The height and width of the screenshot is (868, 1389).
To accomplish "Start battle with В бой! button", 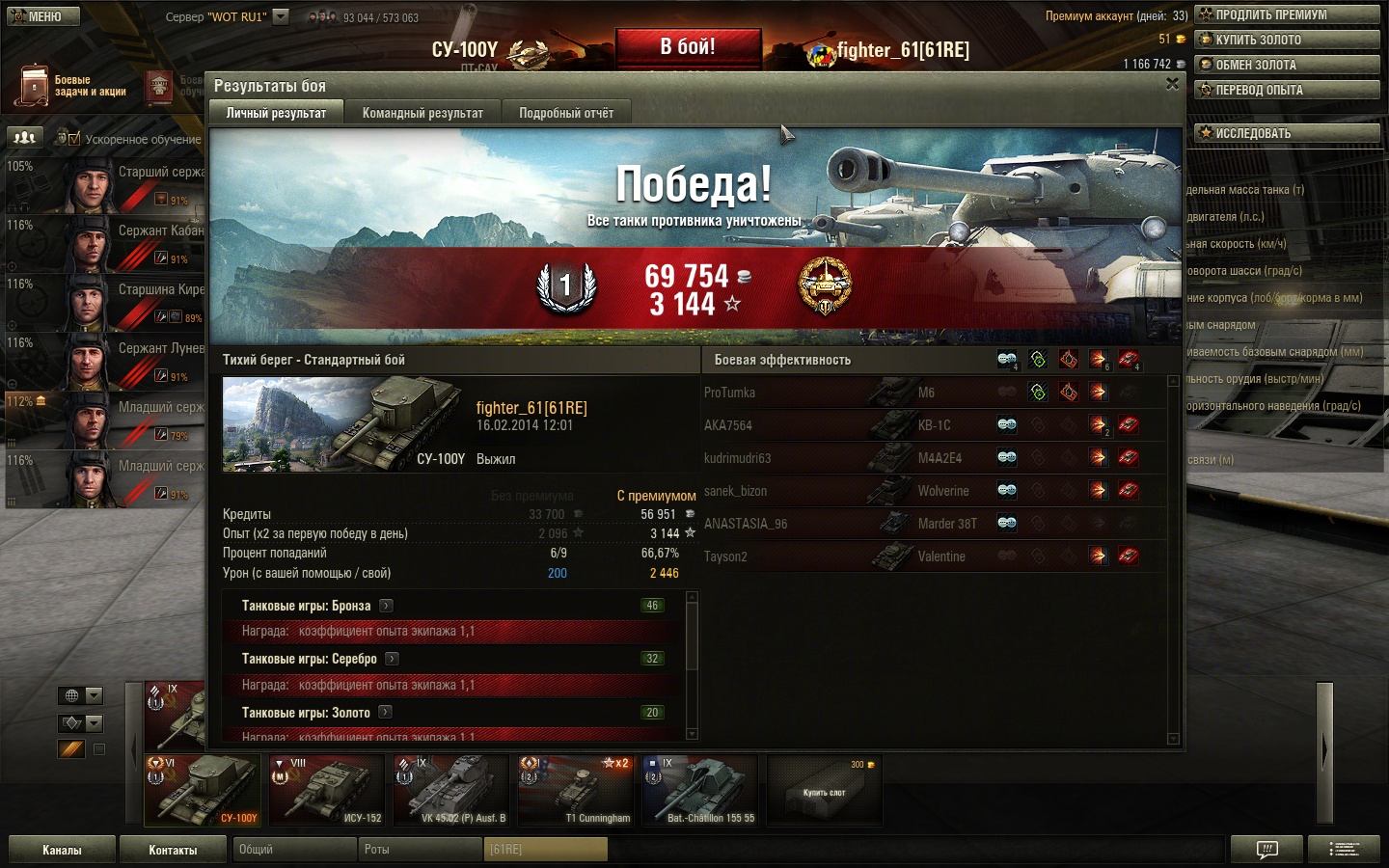I will [x=688, y=47].
